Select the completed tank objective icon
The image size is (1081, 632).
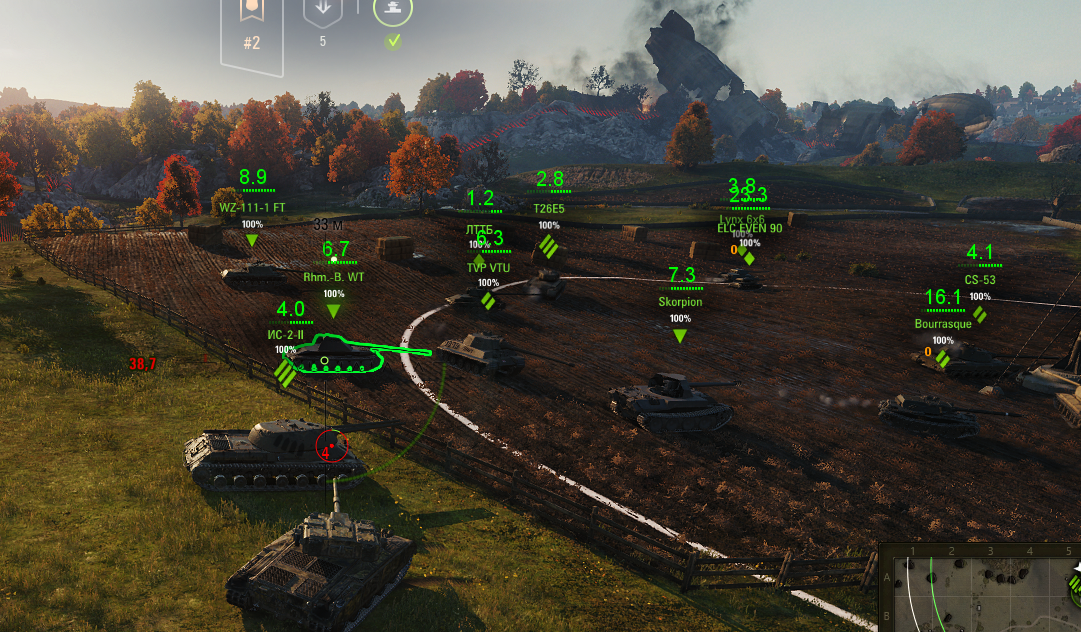(393, 12)
